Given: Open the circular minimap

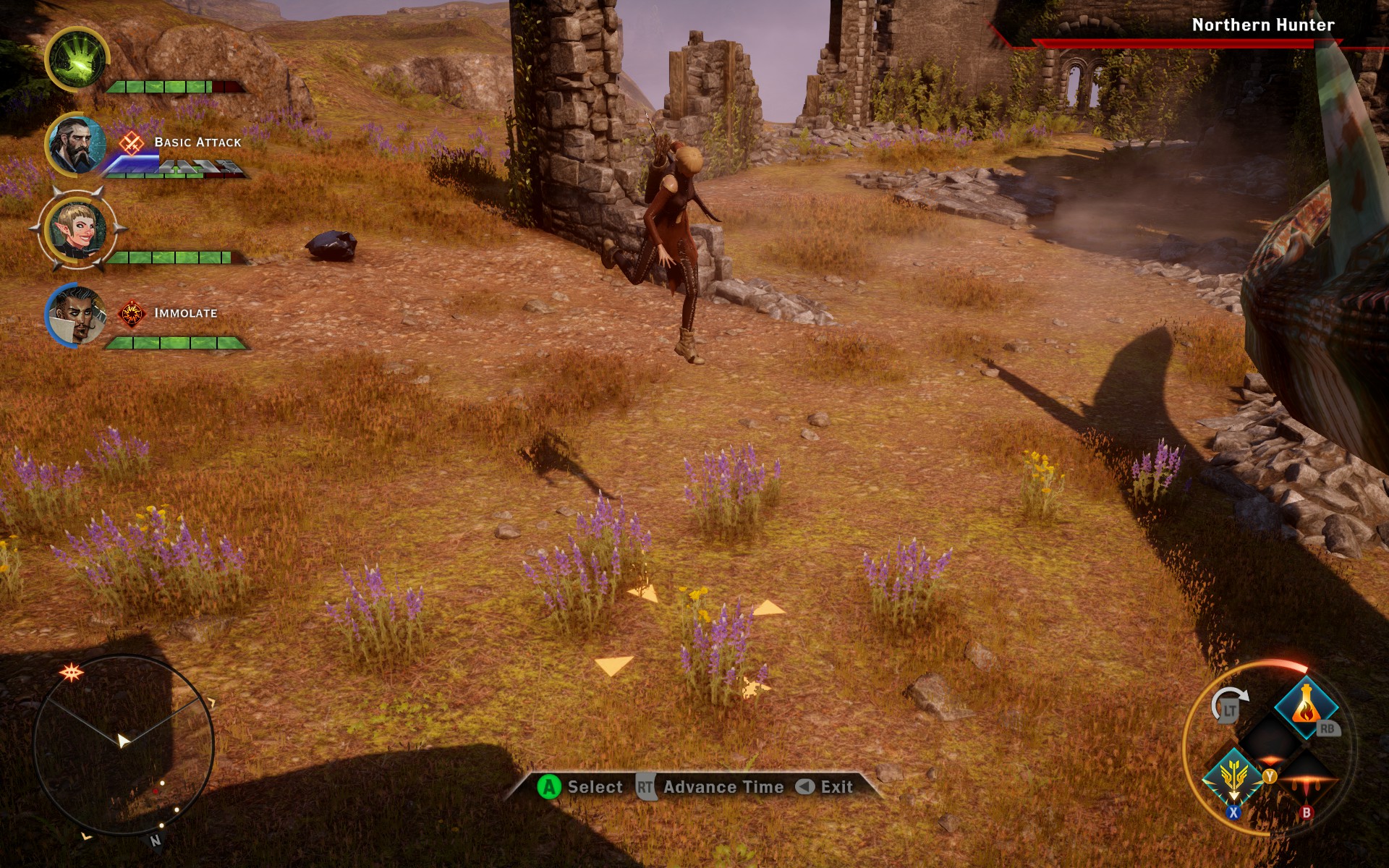Looking at the screenshot, I should click(123, 745).
